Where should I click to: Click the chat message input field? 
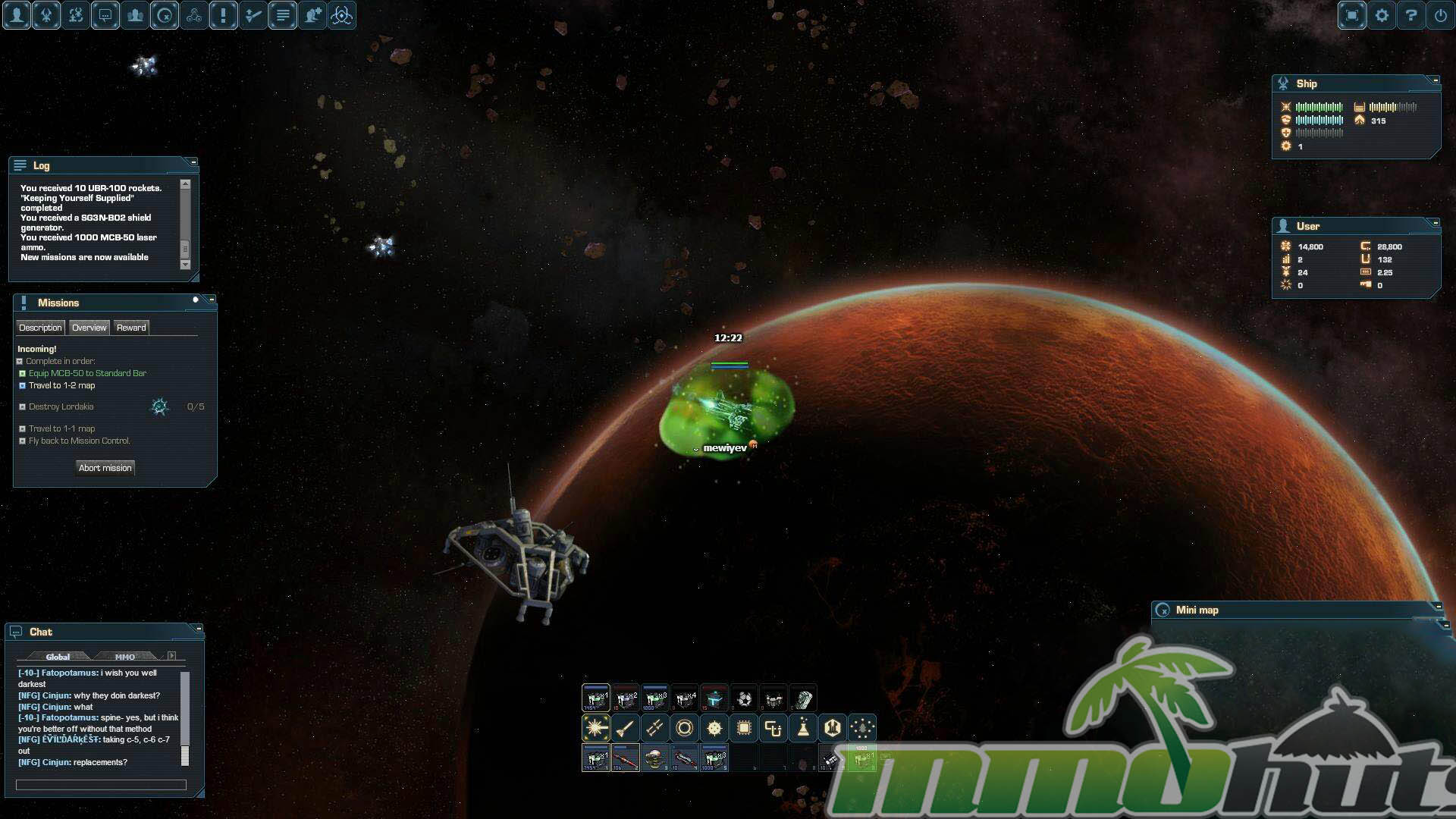[101, 785]
